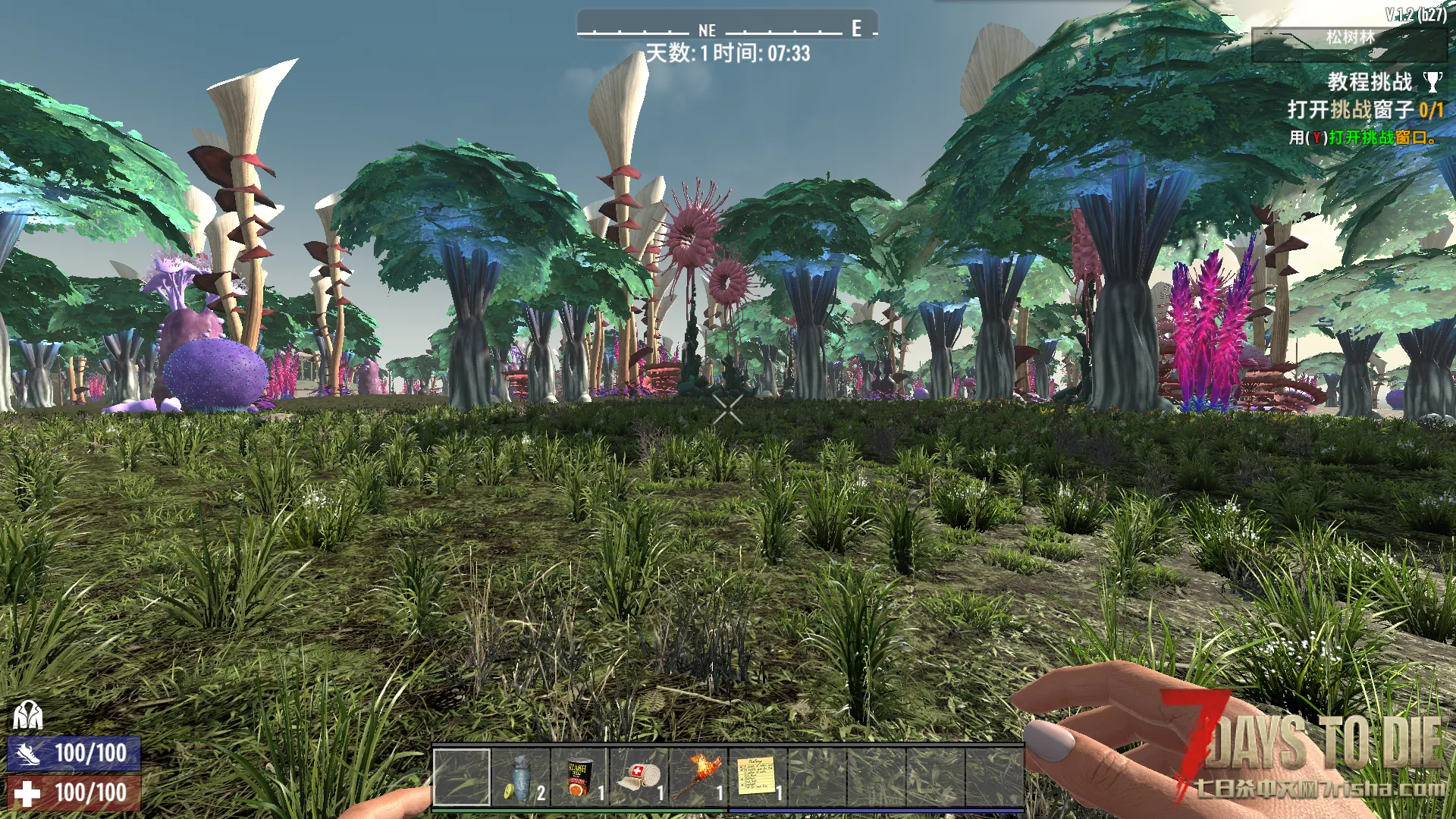Select the canned chili hotbar slot
This screenshot has height=819, width=1456.
coord(580,777)
